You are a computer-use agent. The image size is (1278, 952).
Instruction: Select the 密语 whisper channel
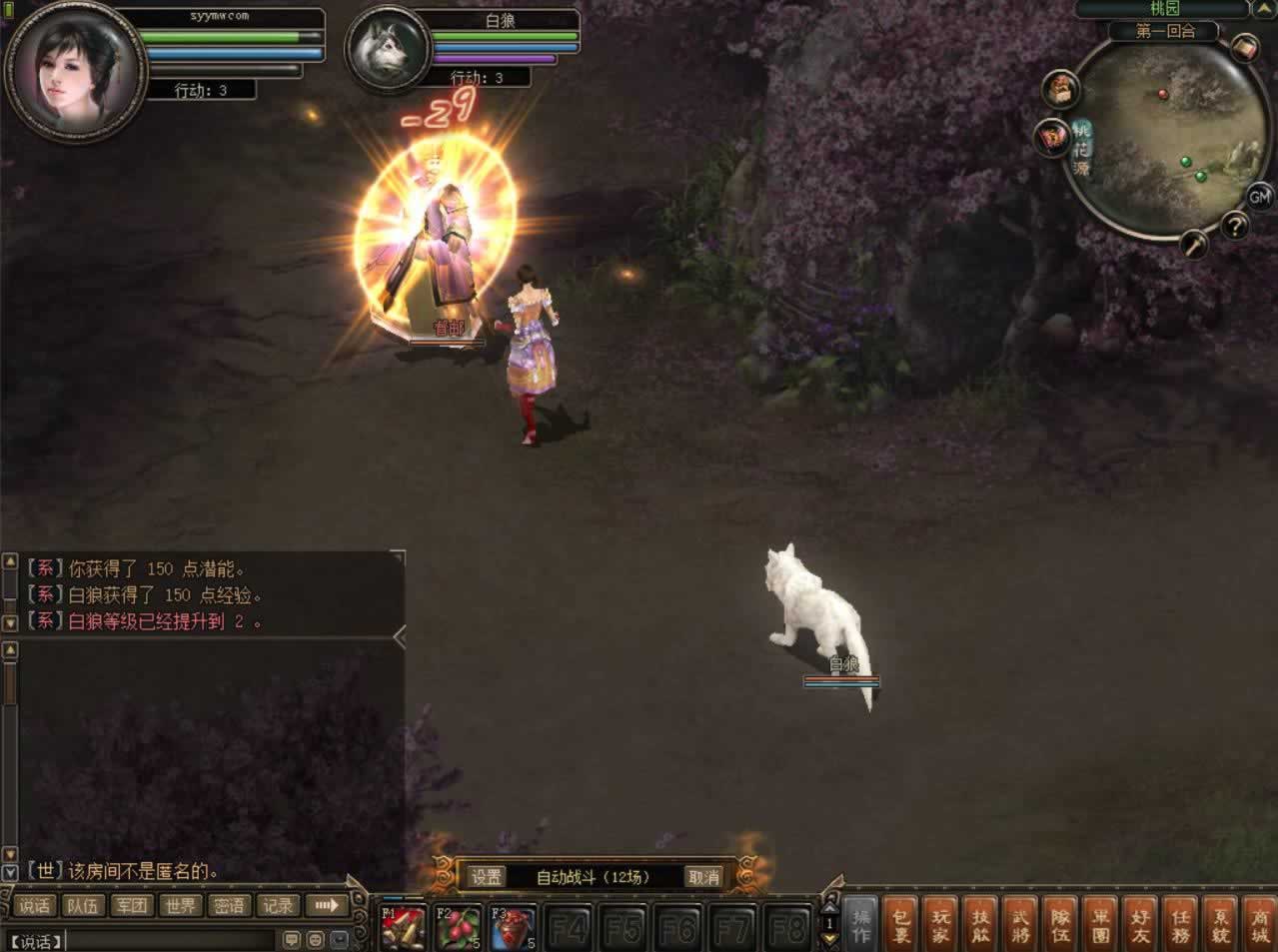(229, 906)
